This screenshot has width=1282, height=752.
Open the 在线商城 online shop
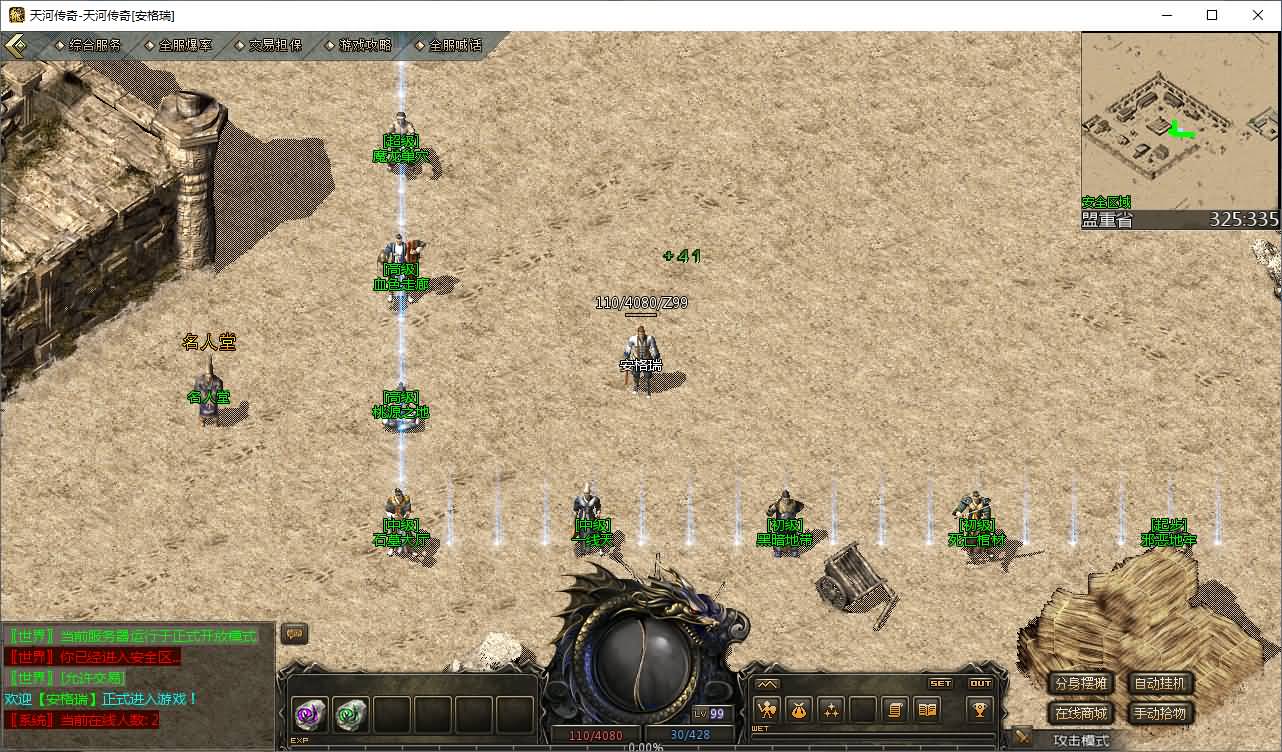pos(1081,713)
